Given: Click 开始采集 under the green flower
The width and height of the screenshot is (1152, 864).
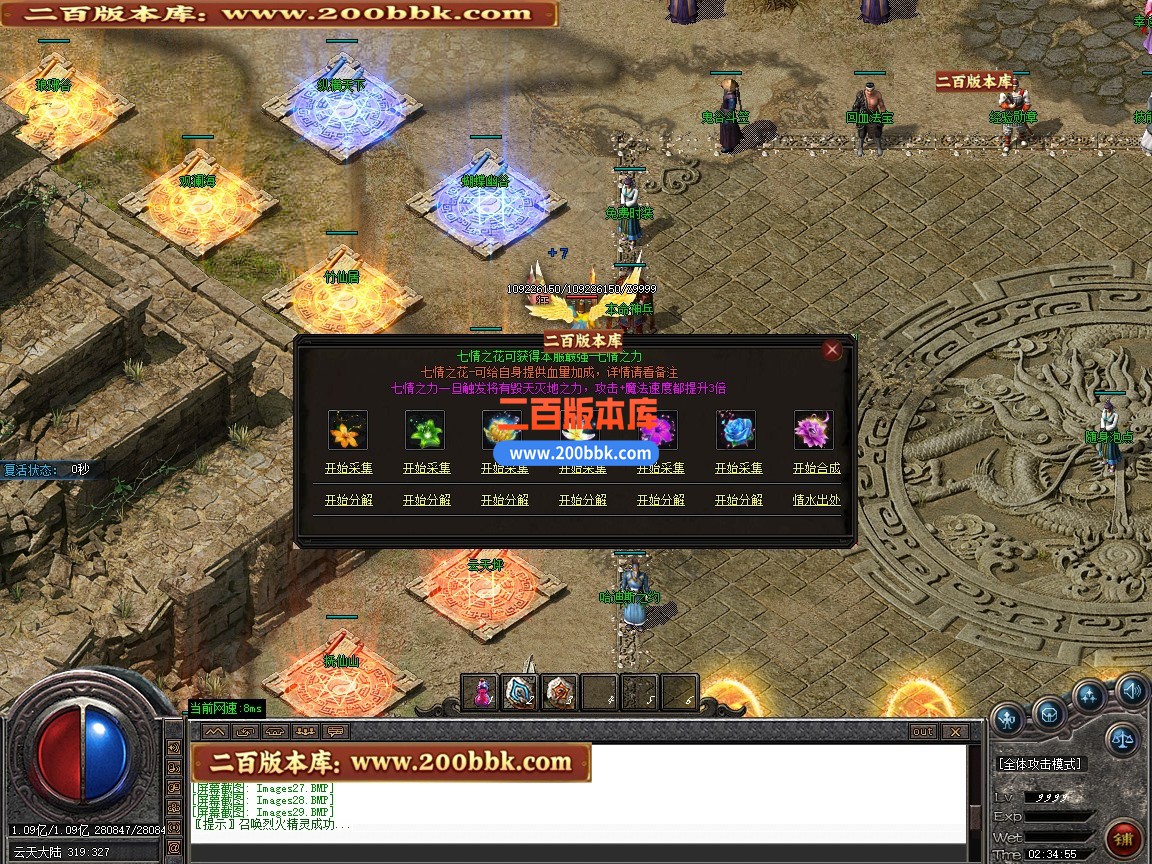Looking at the screenshot, I should 426,468.
